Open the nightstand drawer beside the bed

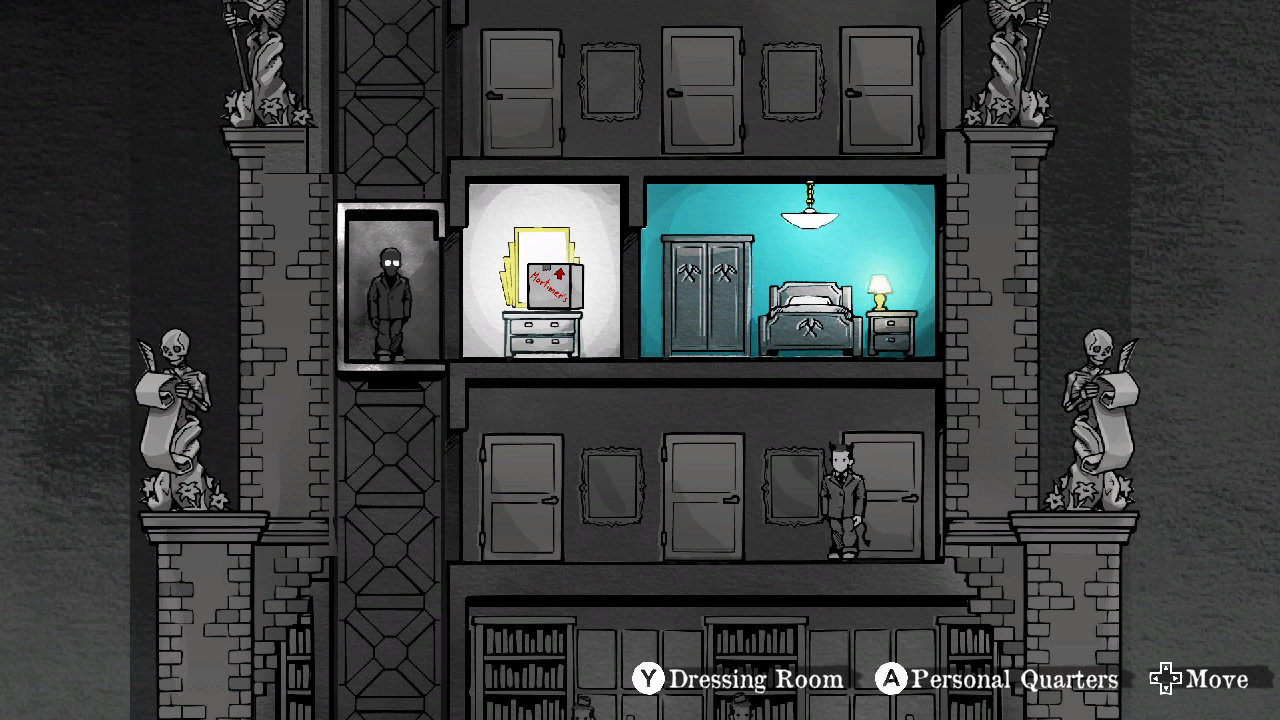[x=893, y=322]
